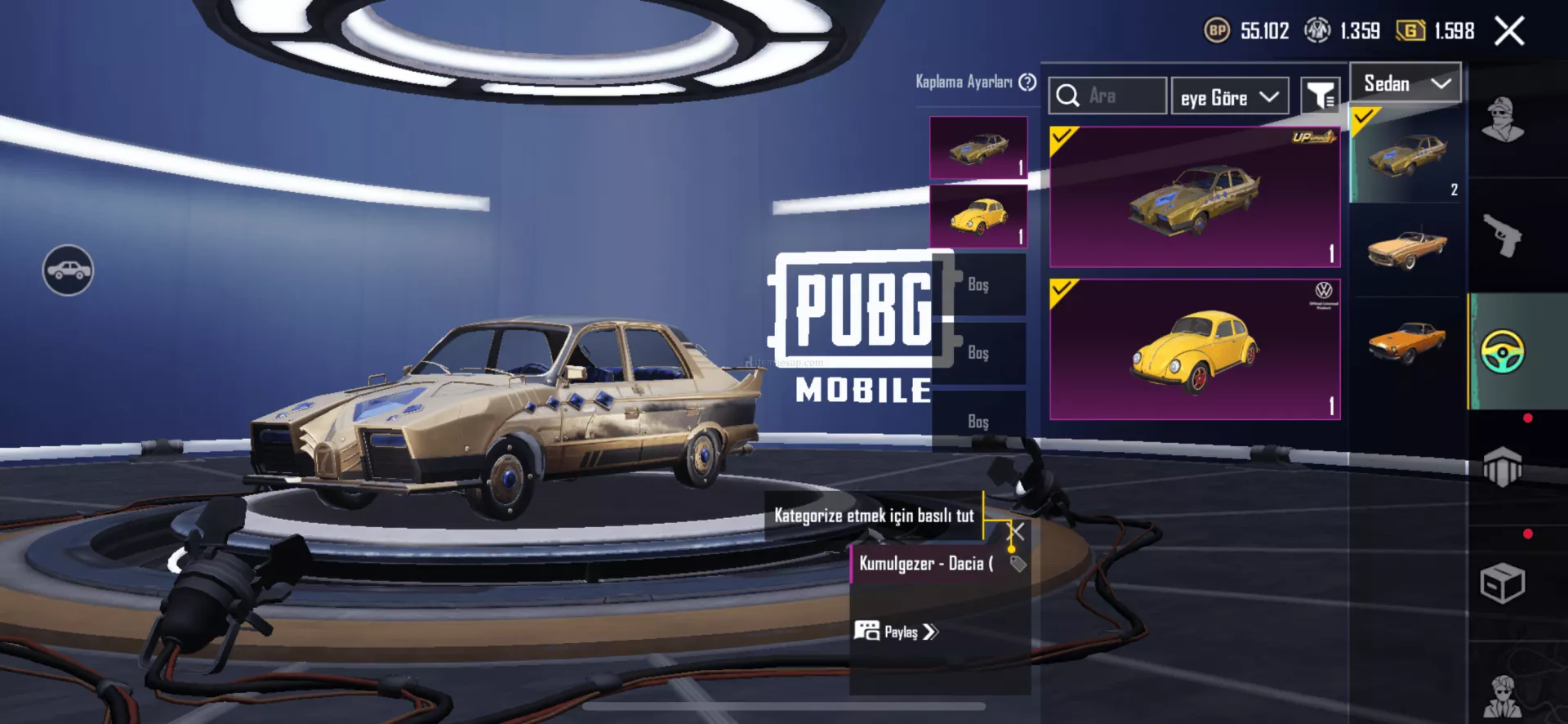Viewport: 1568px width, 724px height.
Task: Open the filter funnel button
Action: tap(1320, 97)
